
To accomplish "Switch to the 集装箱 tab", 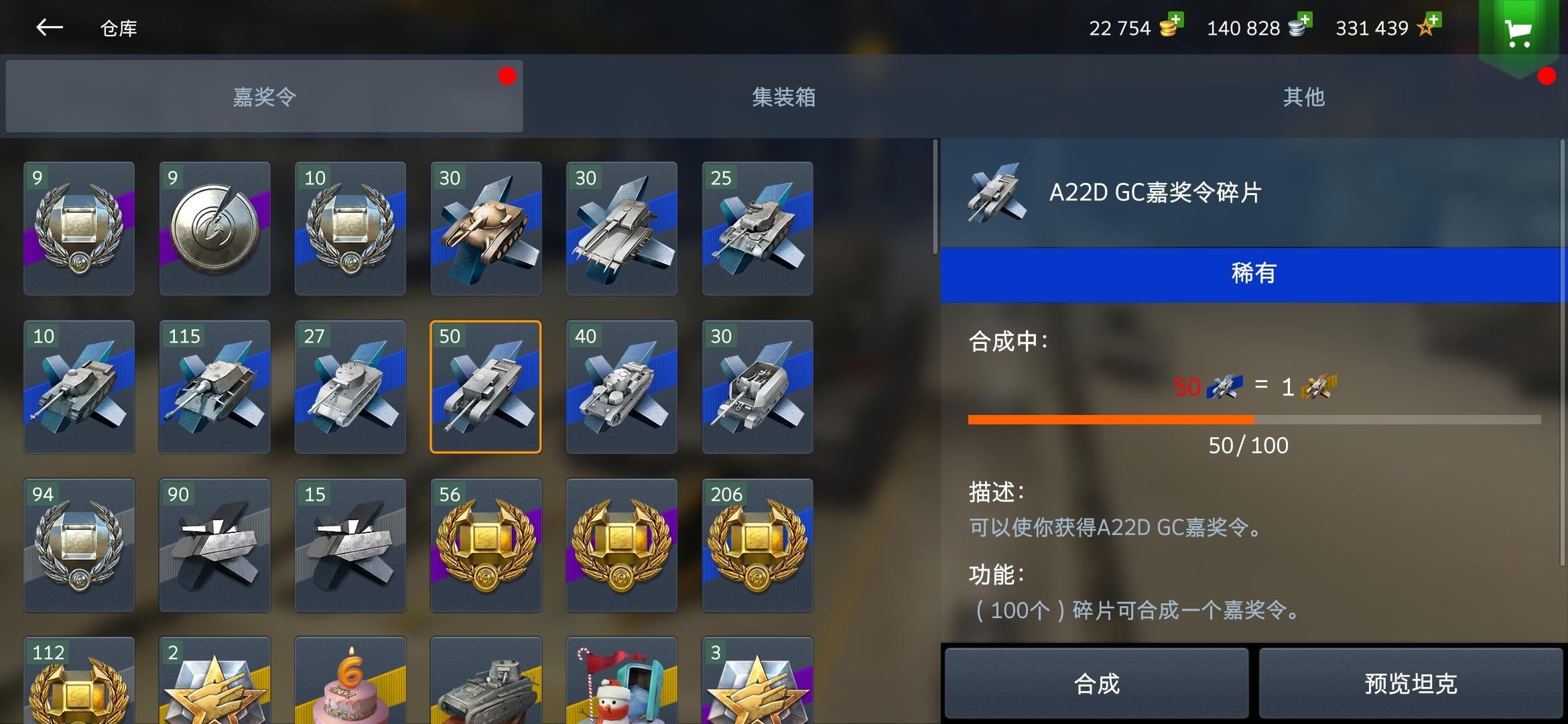I will click(x=784, y=97).
